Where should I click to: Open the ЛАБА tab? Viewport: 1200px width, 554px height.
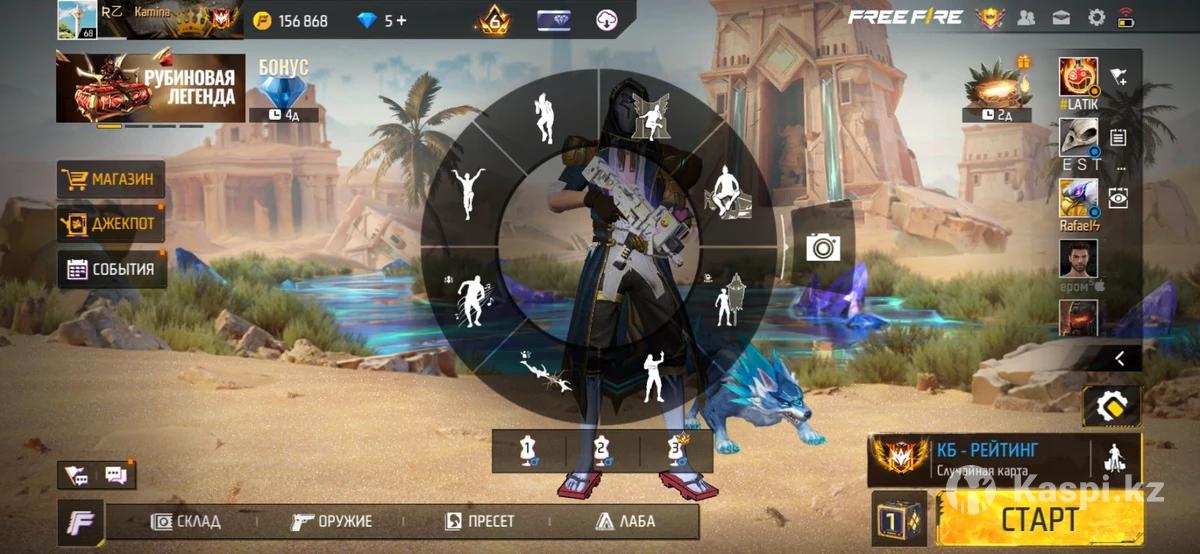[x=625, y=521]
